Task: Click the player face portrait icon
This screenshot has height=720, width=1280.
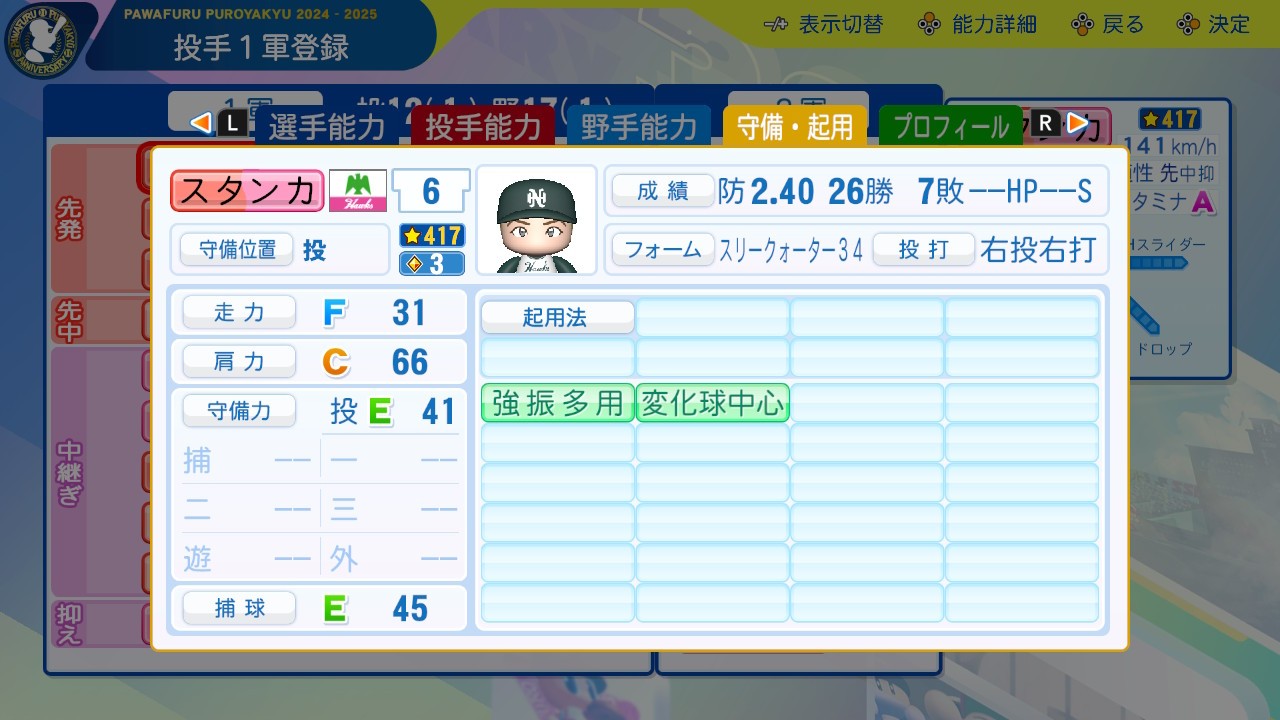Action: click(x=537, y=218)
